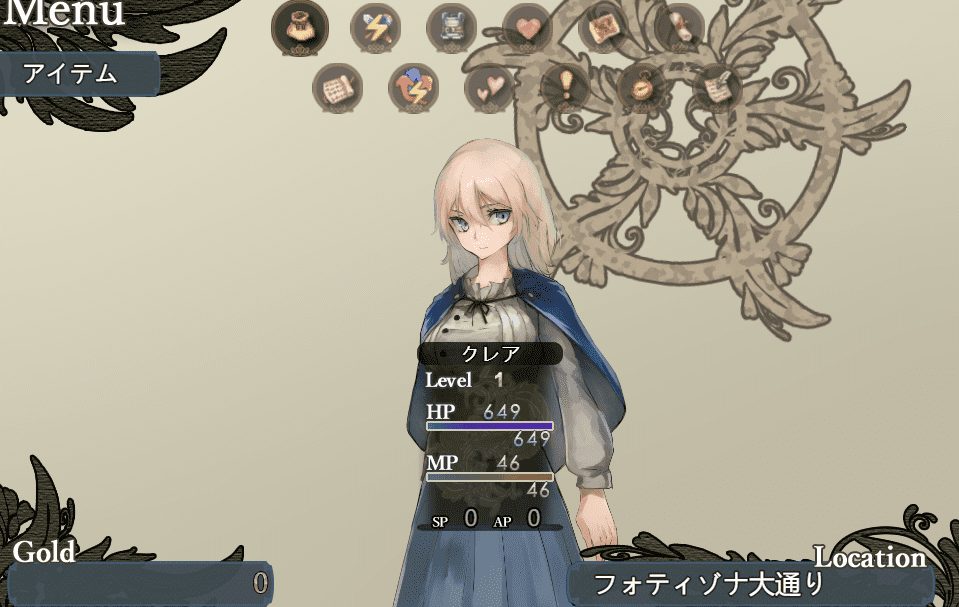Click the single heart icon
Screen dimensions: 959x607
[527, 27]
